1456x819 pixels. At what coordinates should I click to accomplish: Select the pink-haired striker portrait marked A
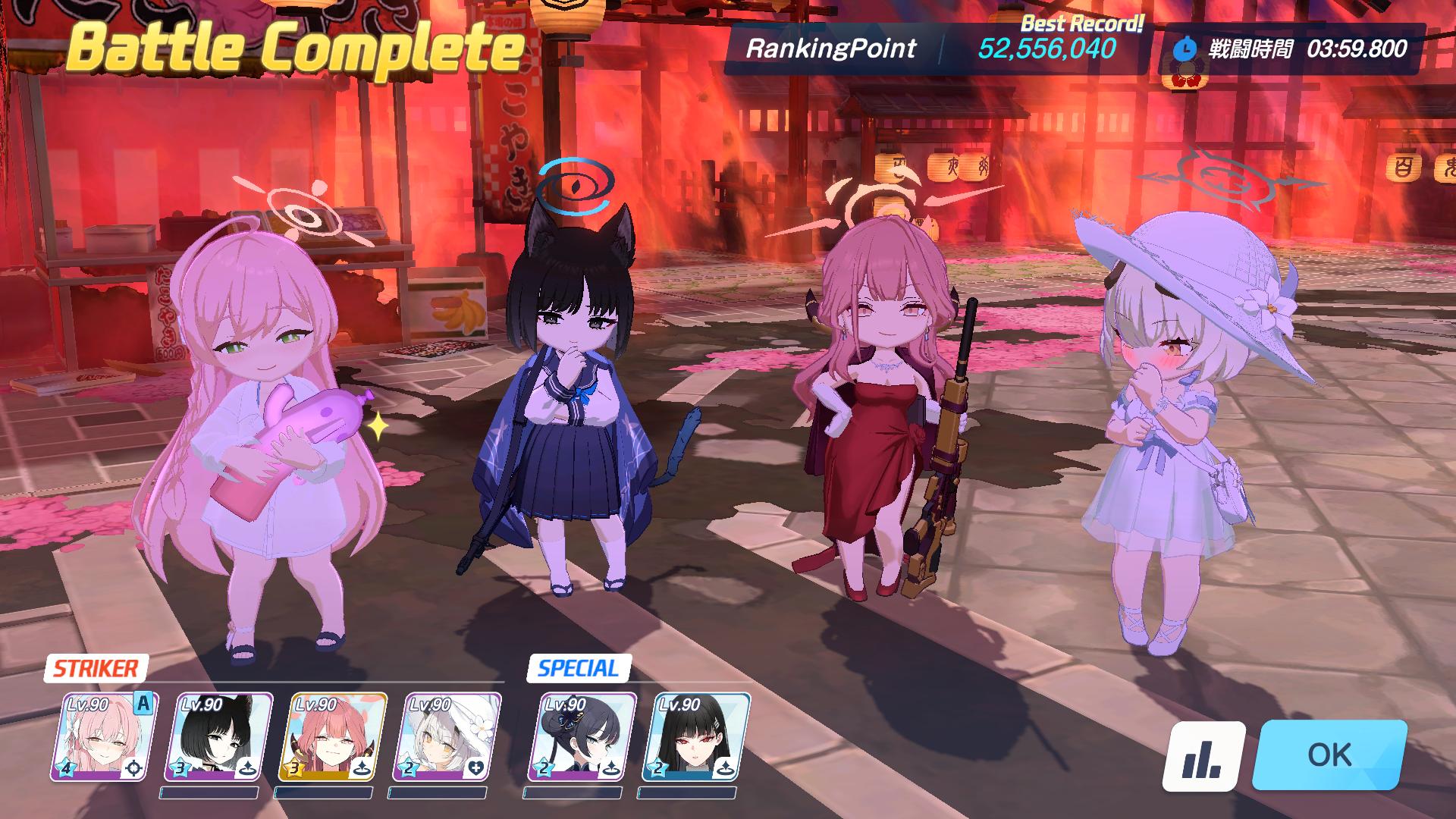click(104, 737)
